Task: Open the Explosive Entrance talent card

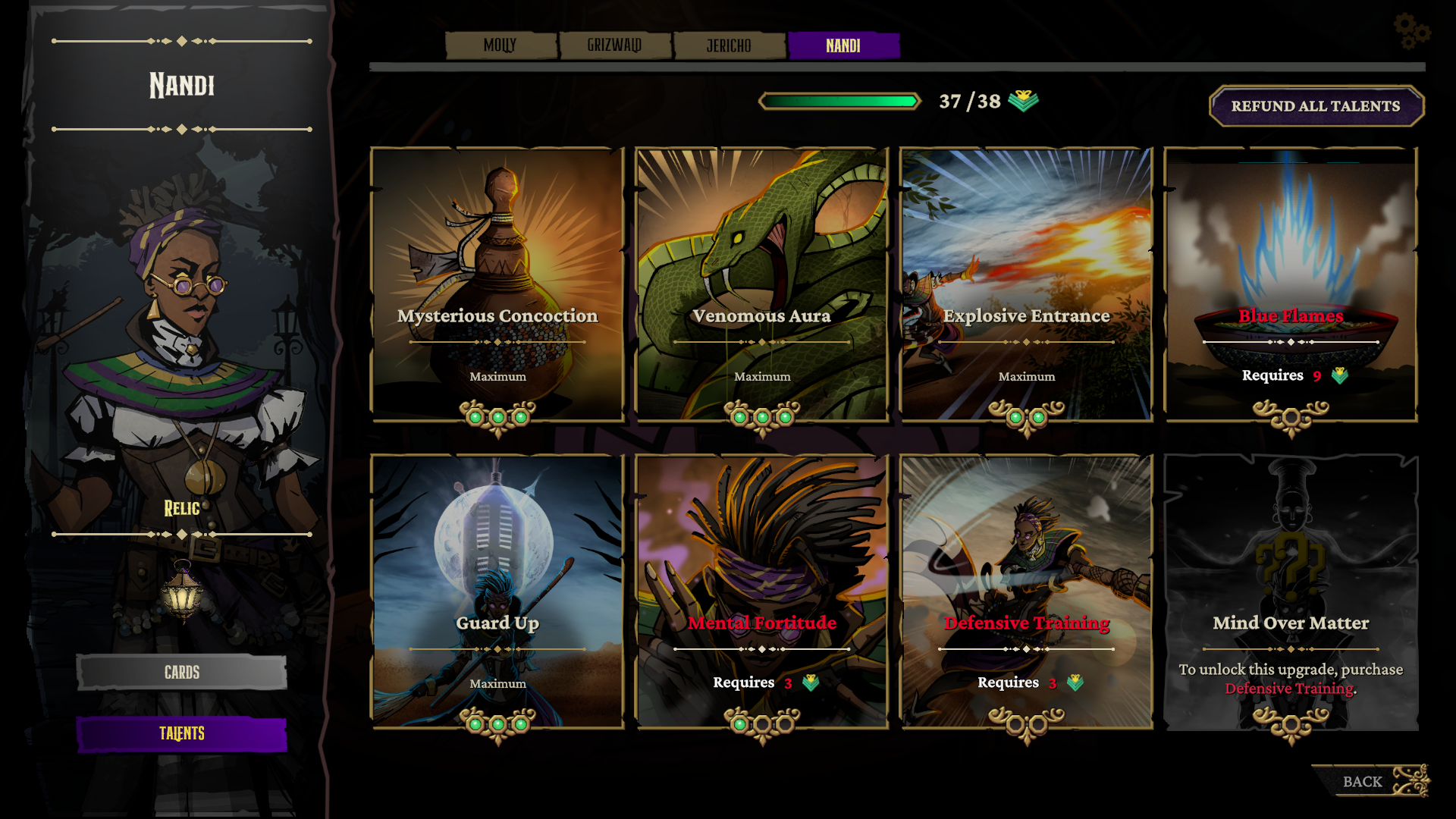Action: pyautogui.click(x=1026, y=284)
